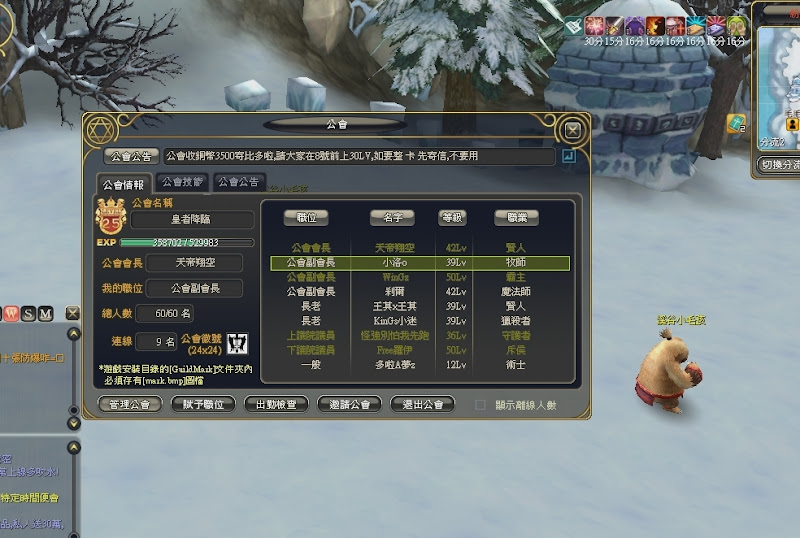Click 退出公會 to leave the guild
800x538 pixels.
[x=423, y=404]
